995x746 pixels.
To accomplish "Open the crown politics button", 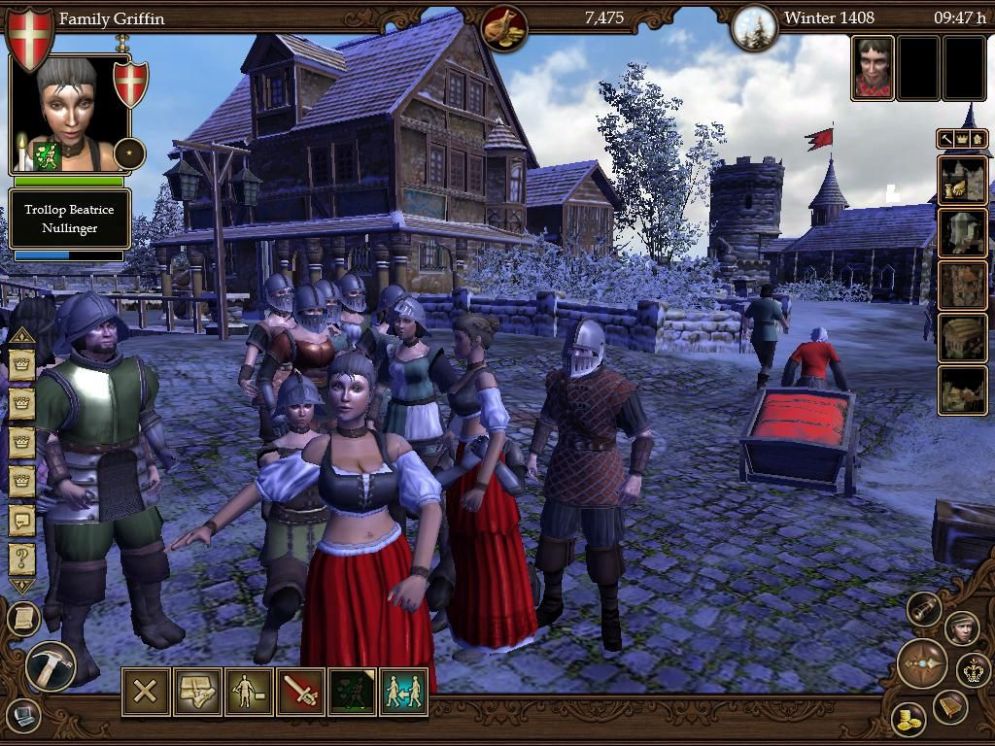I will [973, 670].
